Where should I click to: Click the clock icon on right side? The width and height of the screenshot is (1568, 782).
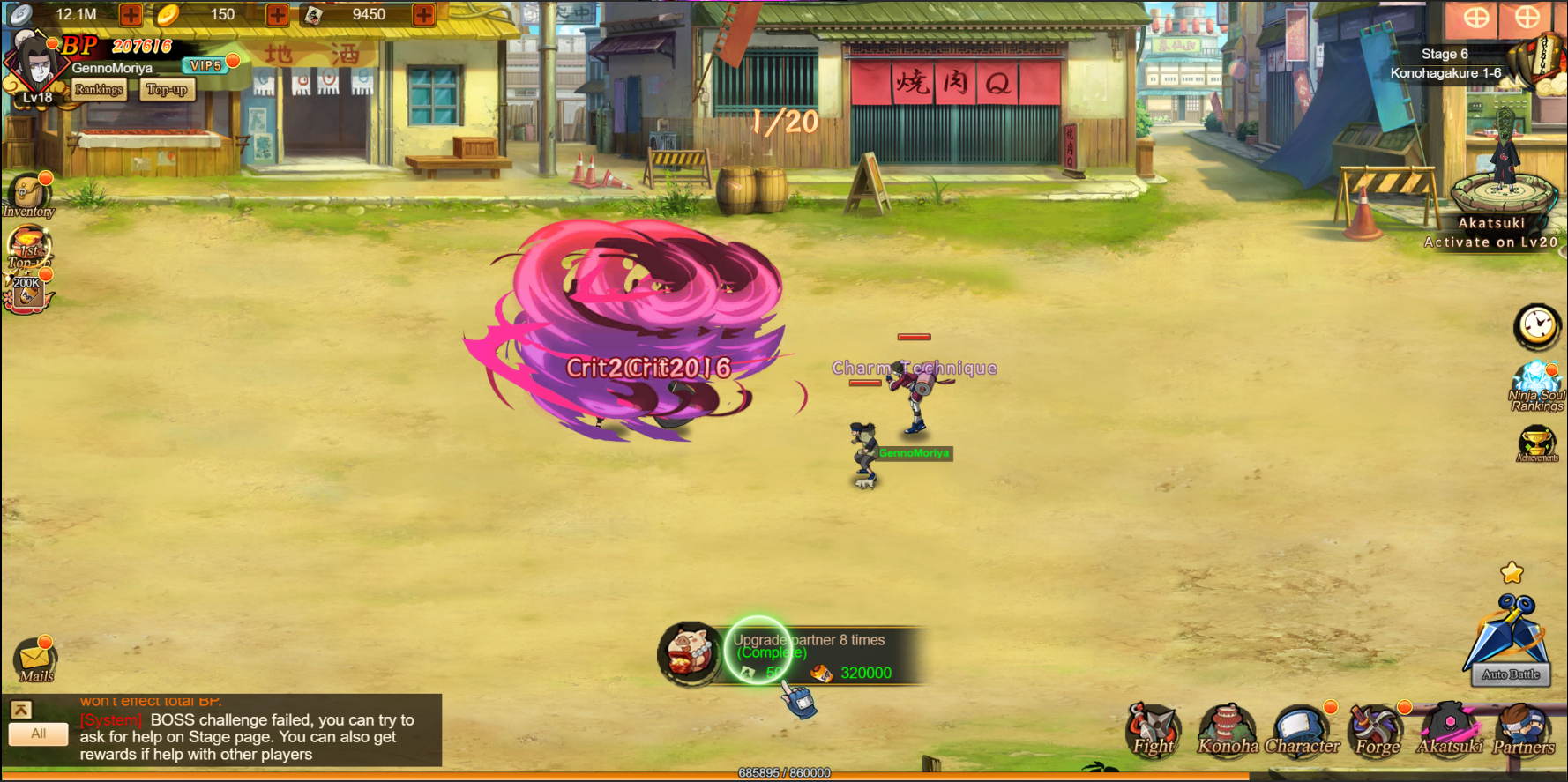click(1537, 326)
